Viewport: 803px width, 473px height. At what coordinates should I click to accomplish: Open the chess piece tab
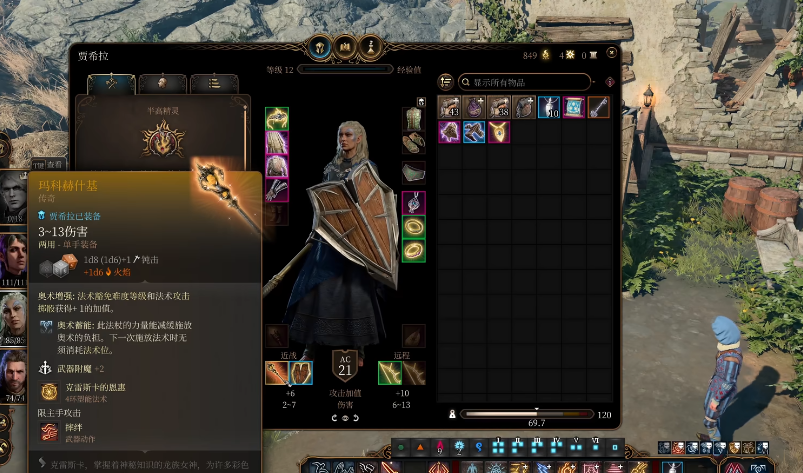[x=368, y=46]
